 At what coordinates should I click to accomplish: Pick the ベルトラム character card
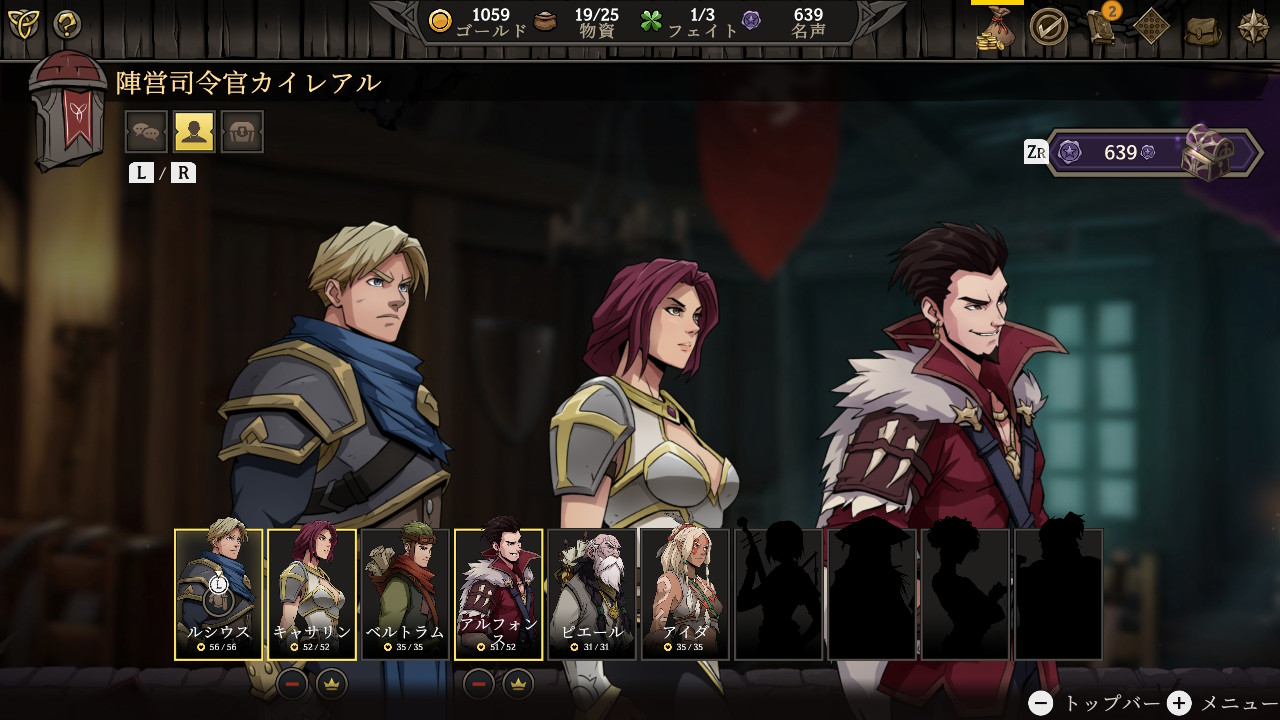pyautogui.click(x=405, y=594)
